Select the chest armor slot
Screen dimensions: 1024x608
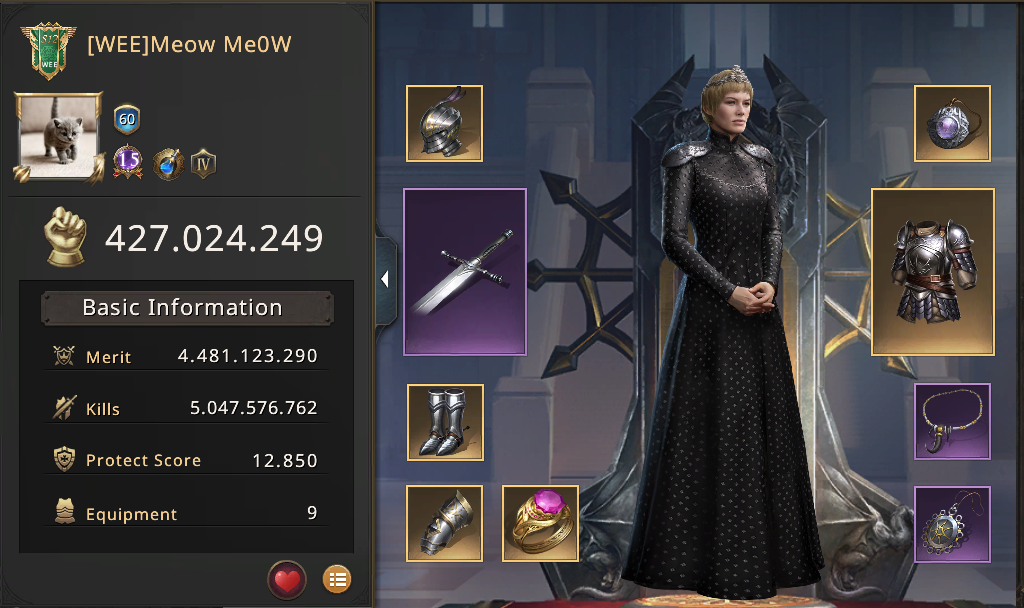coord(933,272)
